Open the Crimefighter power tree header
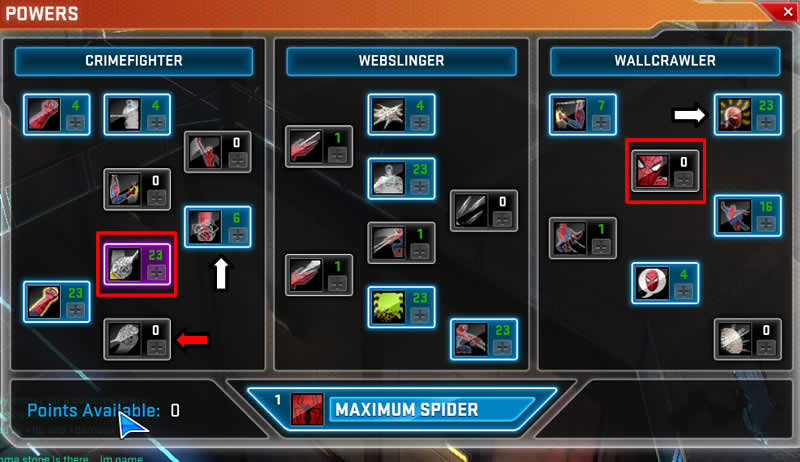 click(x=133, y=61)
